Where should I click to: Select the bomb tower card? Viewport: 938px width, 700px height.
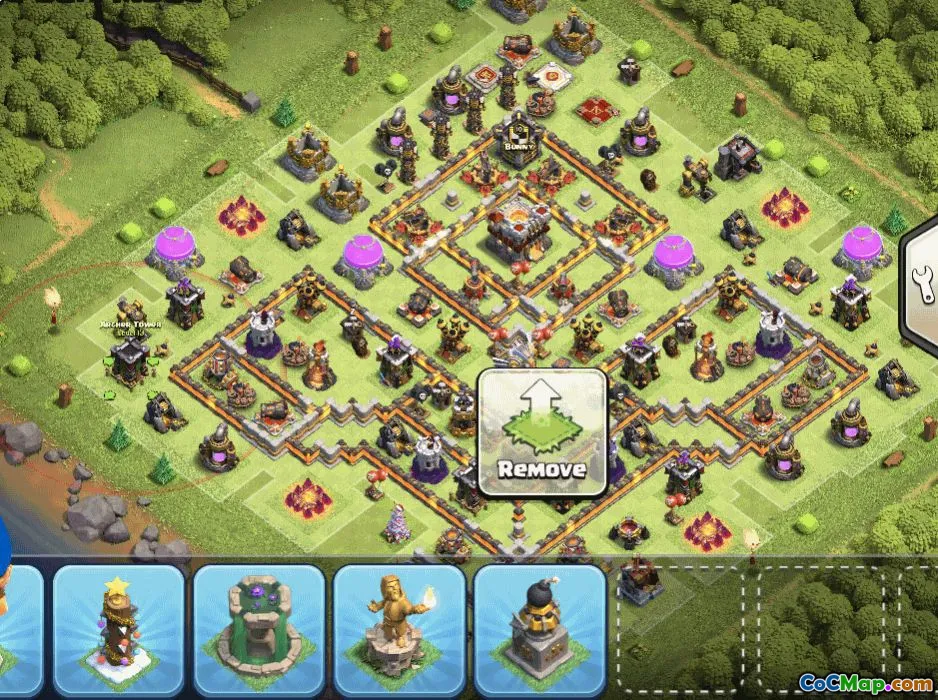point(540,628)
